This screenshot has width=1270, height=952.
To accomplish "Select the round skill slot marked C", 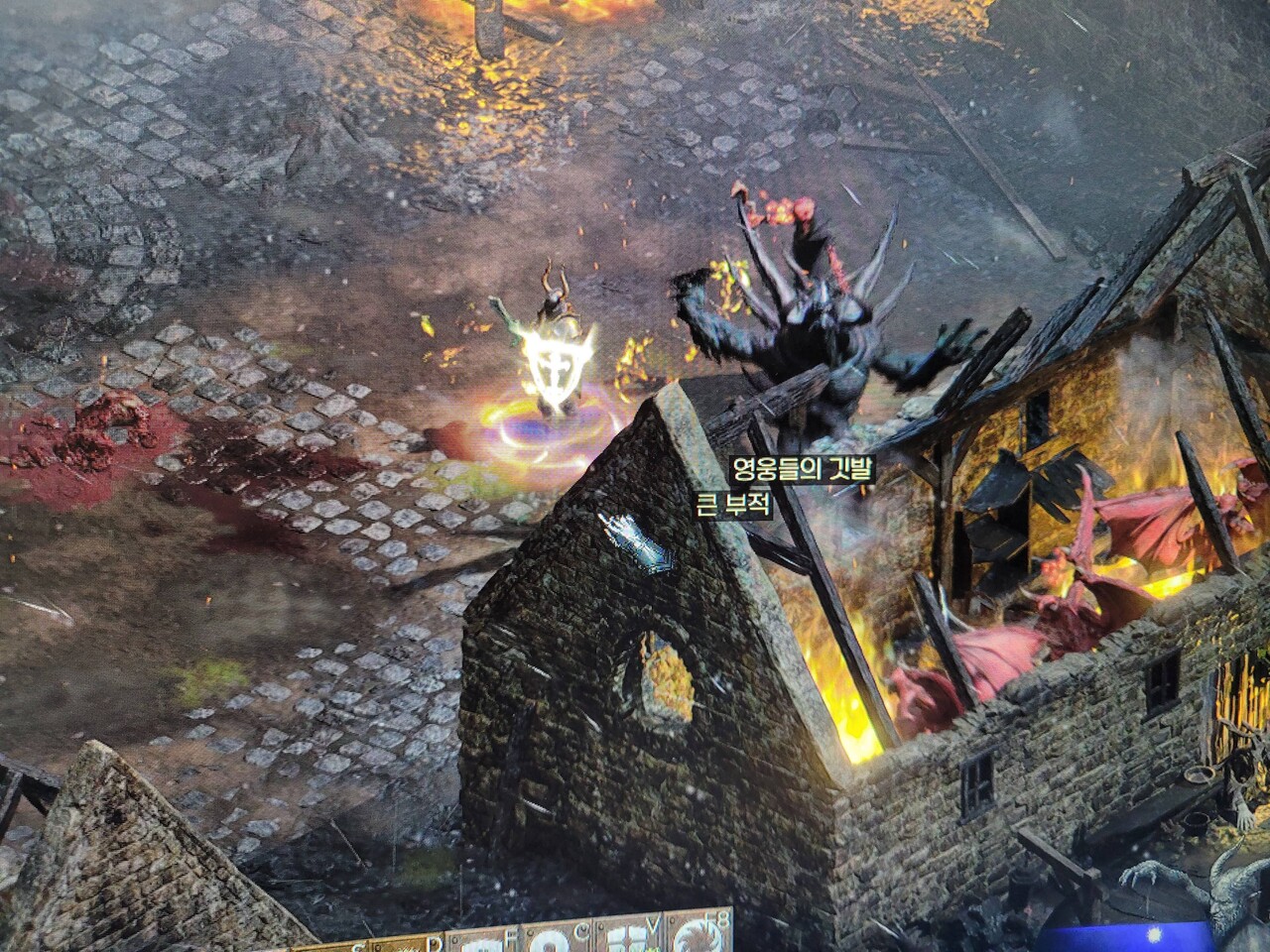I will click(x=549, y=937).
